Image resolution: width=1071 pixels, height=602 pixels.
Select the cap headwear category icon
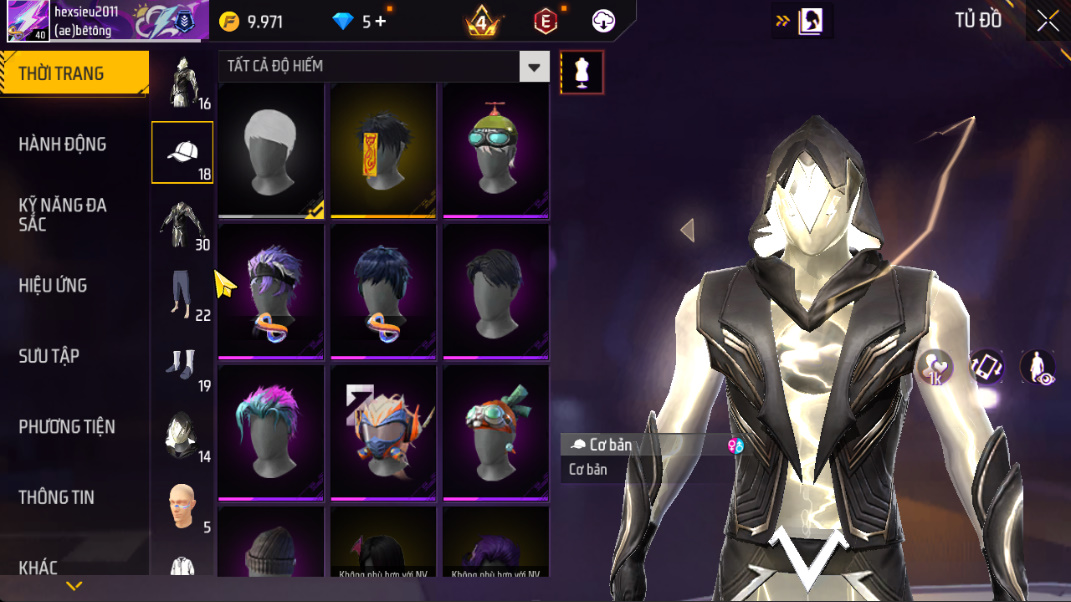click(x=182, y=152)
